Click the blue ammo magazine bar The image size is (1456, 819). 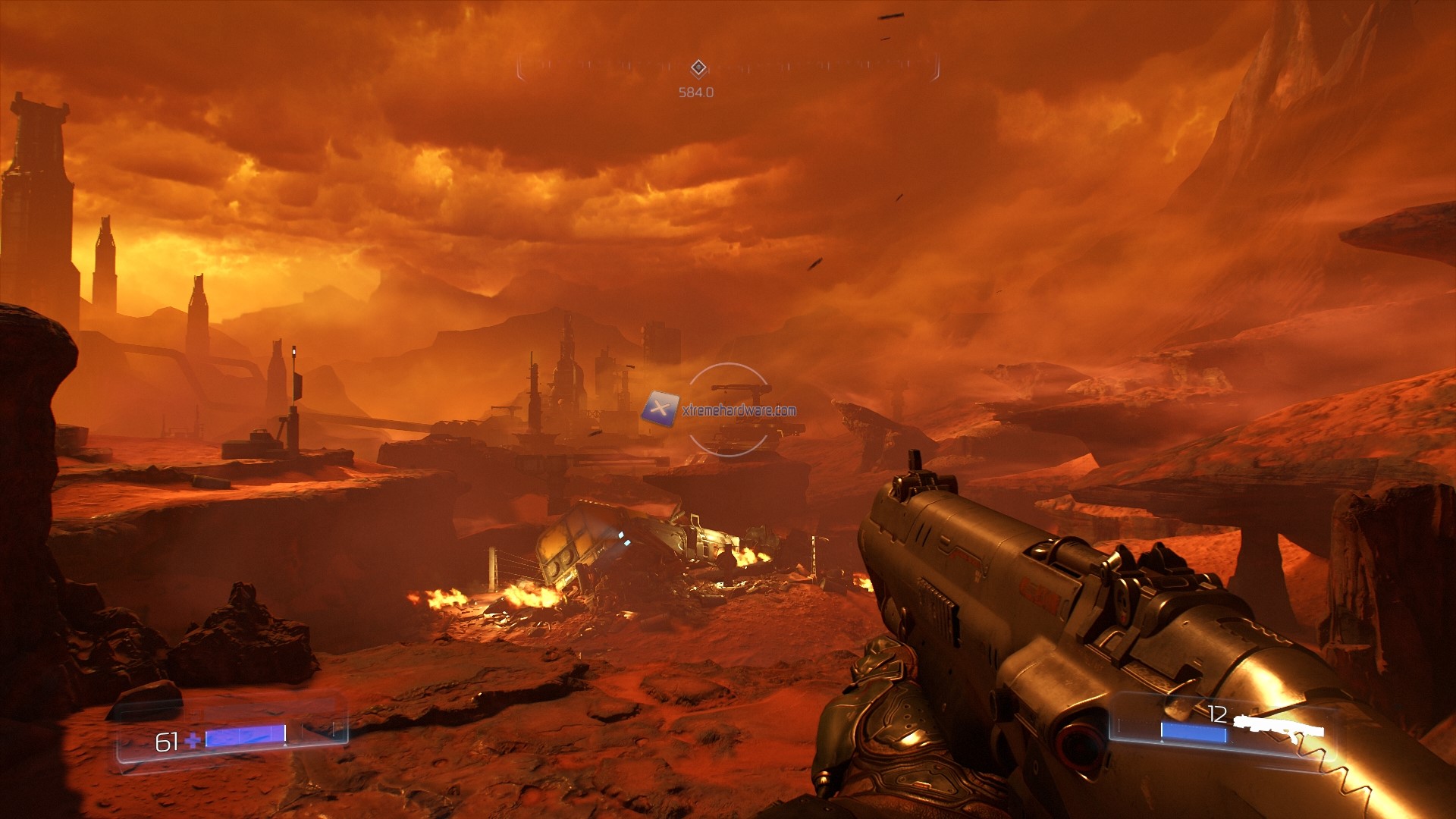(x=1194, y=733)
